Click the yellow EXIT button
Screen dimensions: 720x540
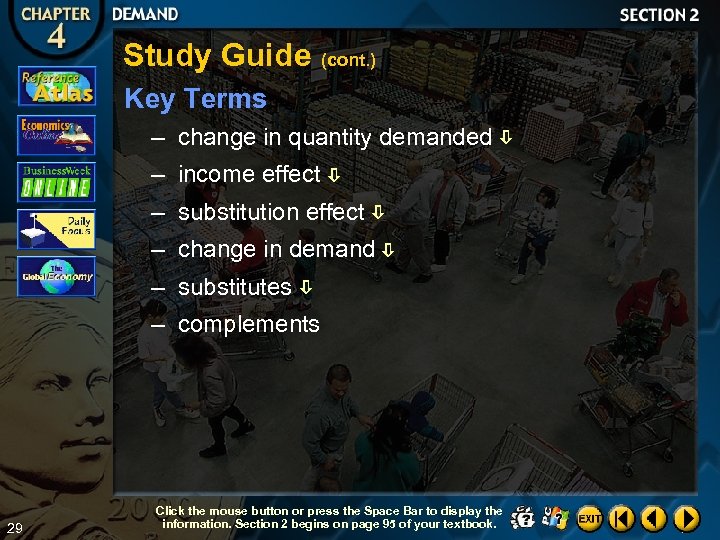(x=590, y=518)
